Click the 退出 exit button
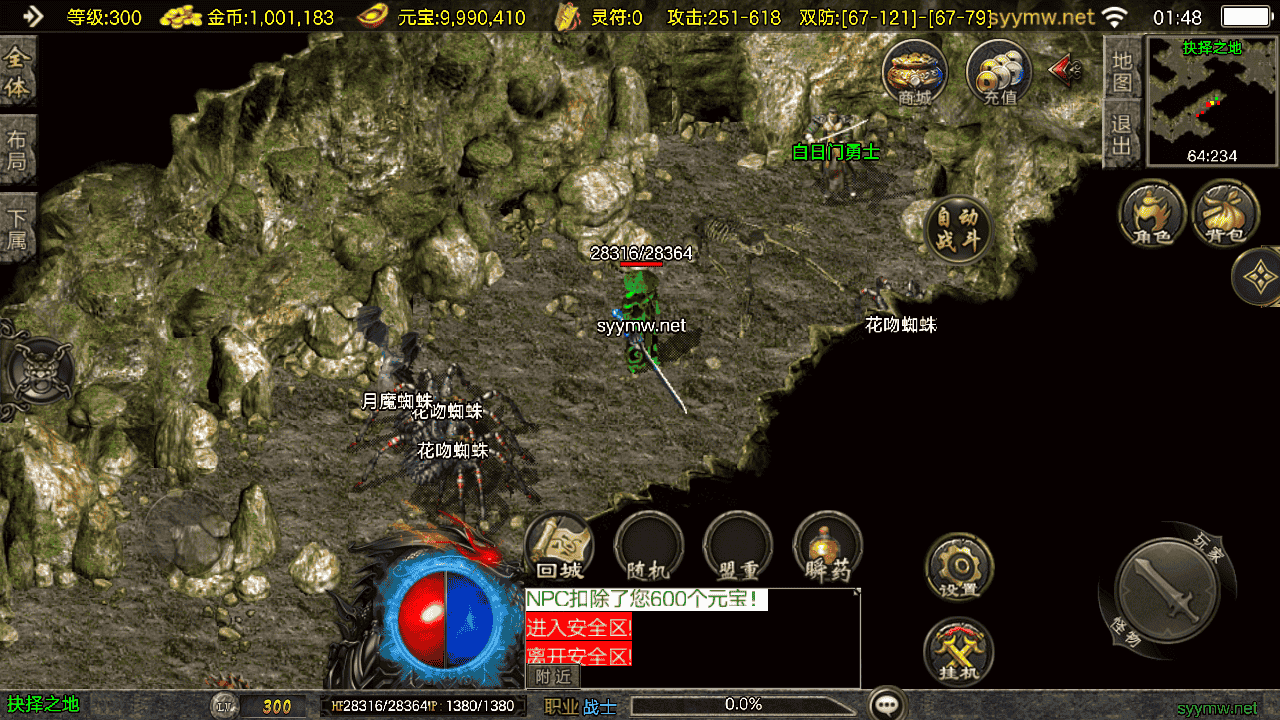1280x720 pixels. pyautogui.click(x=1123, y=135)
